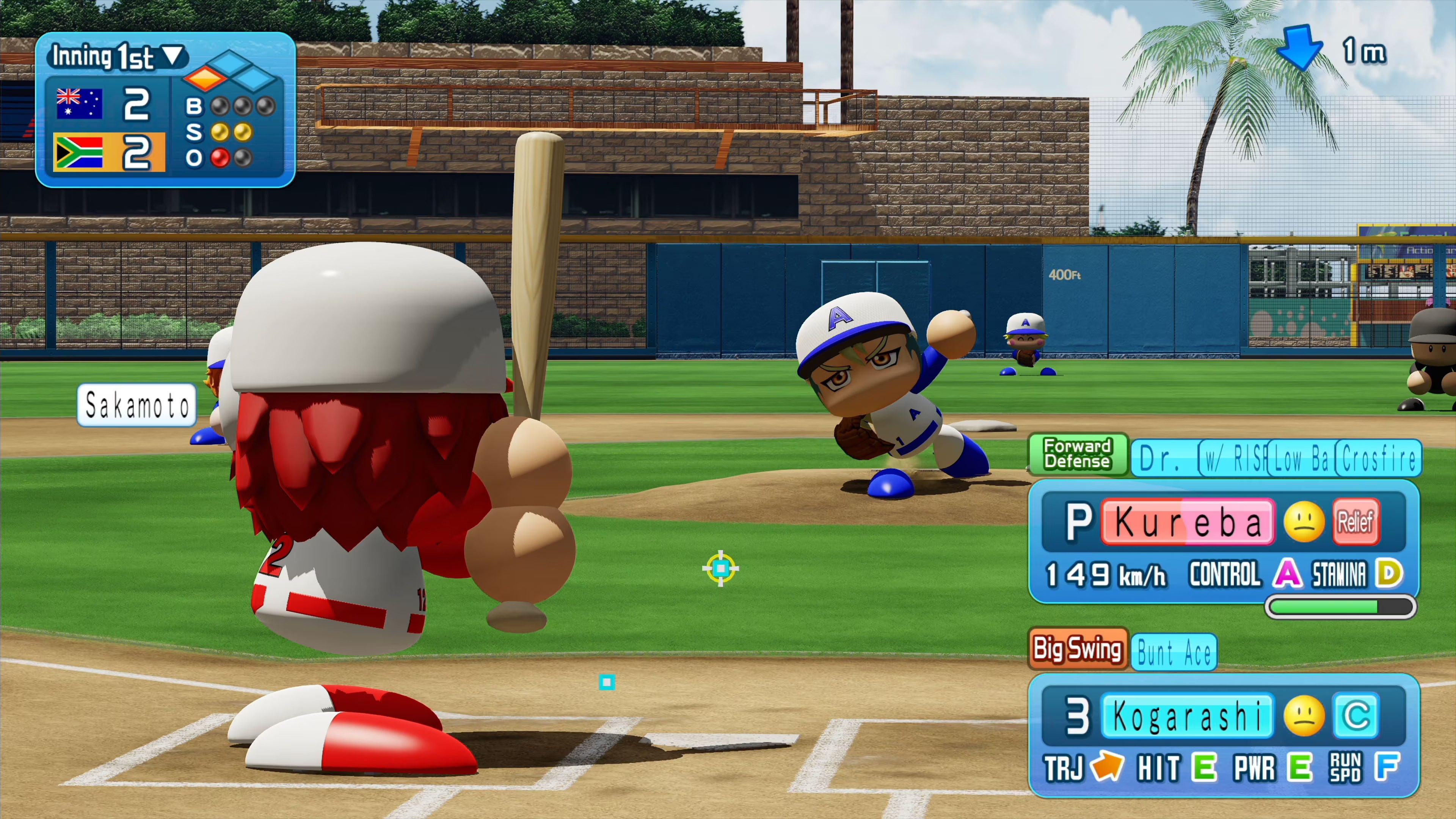Select the w/ RISP ability tag

1233,458
